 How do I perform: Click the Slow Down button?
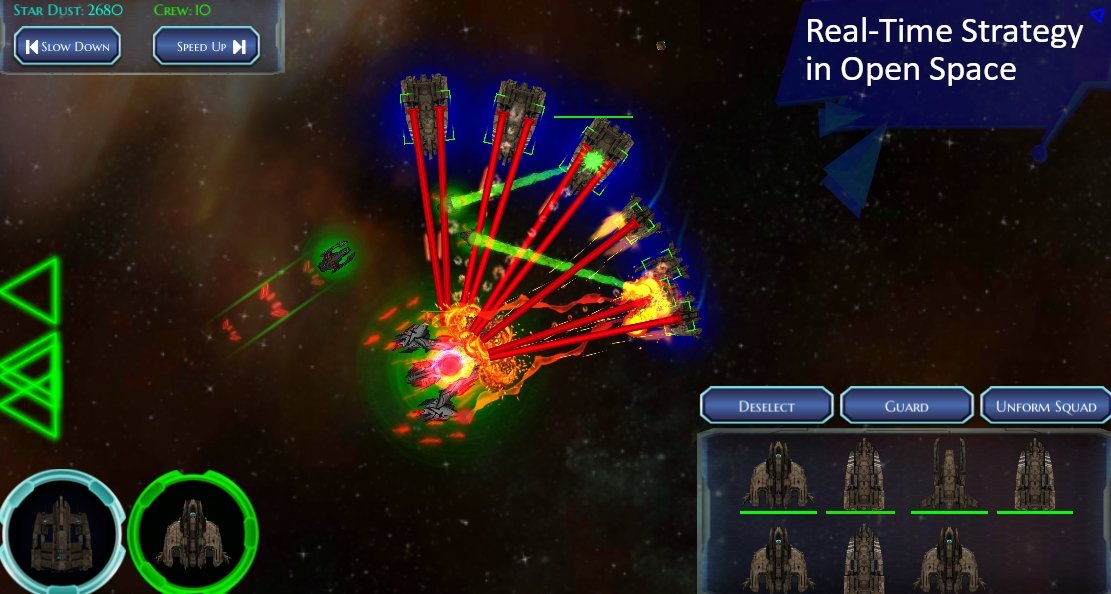point(67,46)
